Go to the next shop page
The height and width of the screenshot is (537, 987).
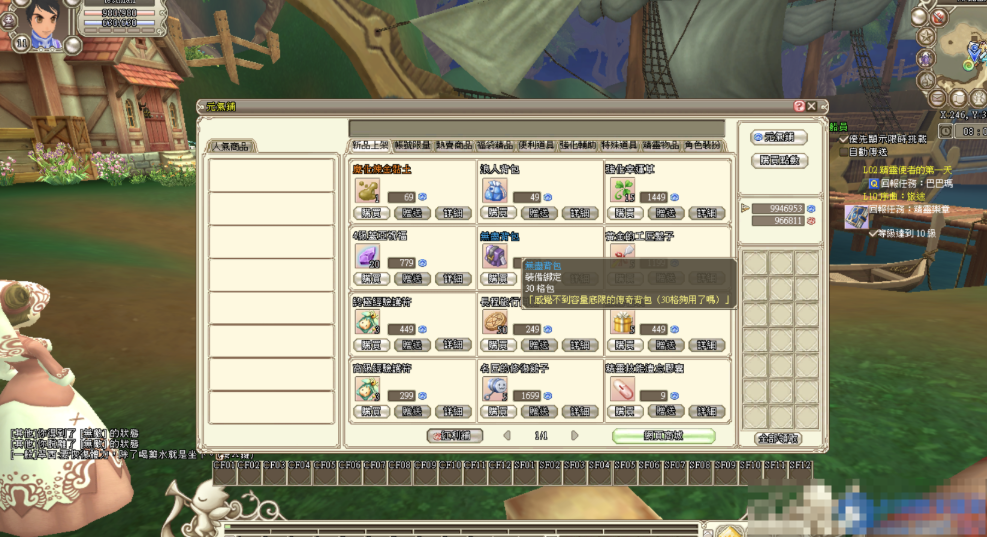coord(575,436)
